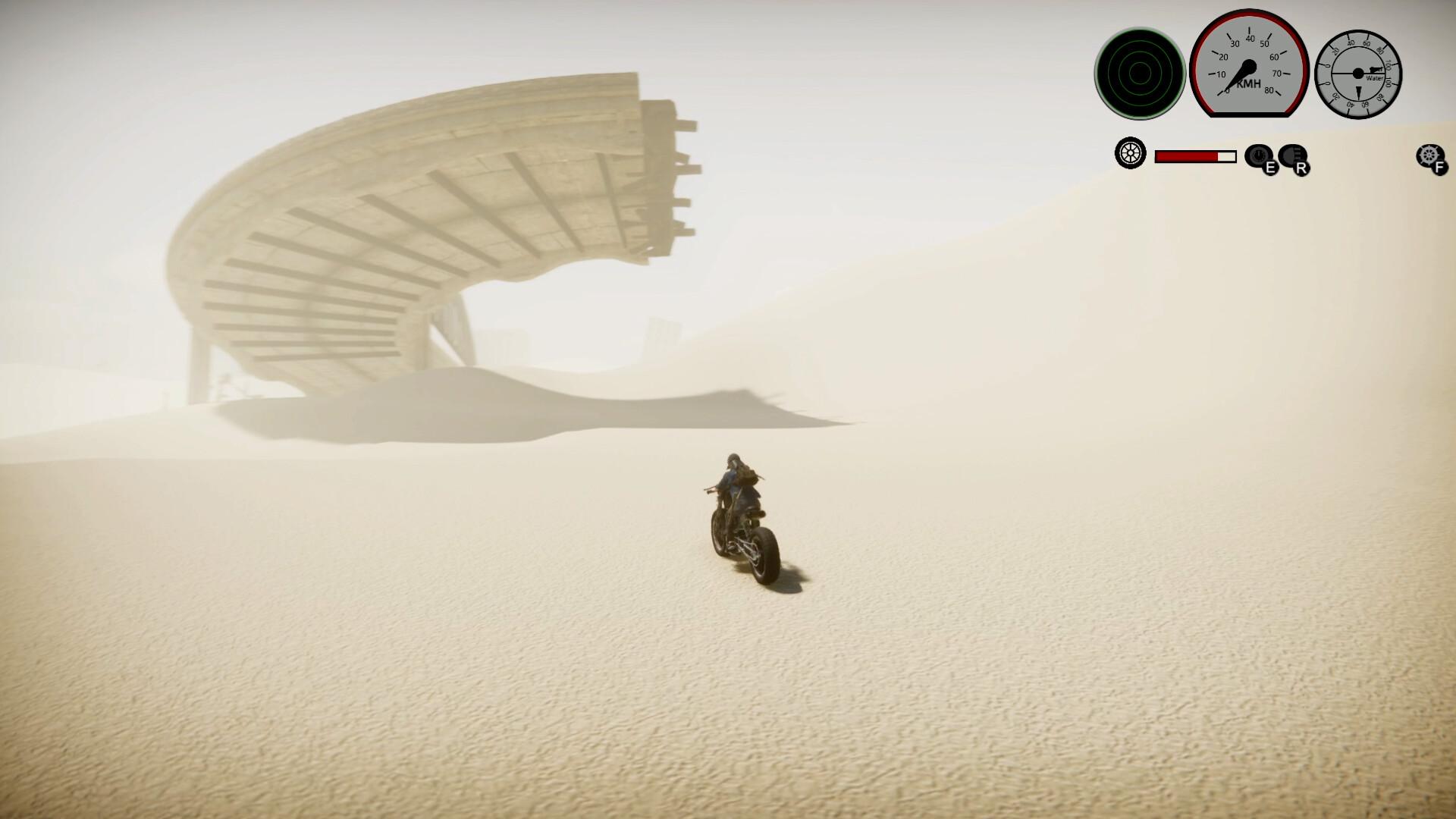Screen dimensions: 1456x819
Task: Select the Water level gauge
Action: pos(1358,73)
